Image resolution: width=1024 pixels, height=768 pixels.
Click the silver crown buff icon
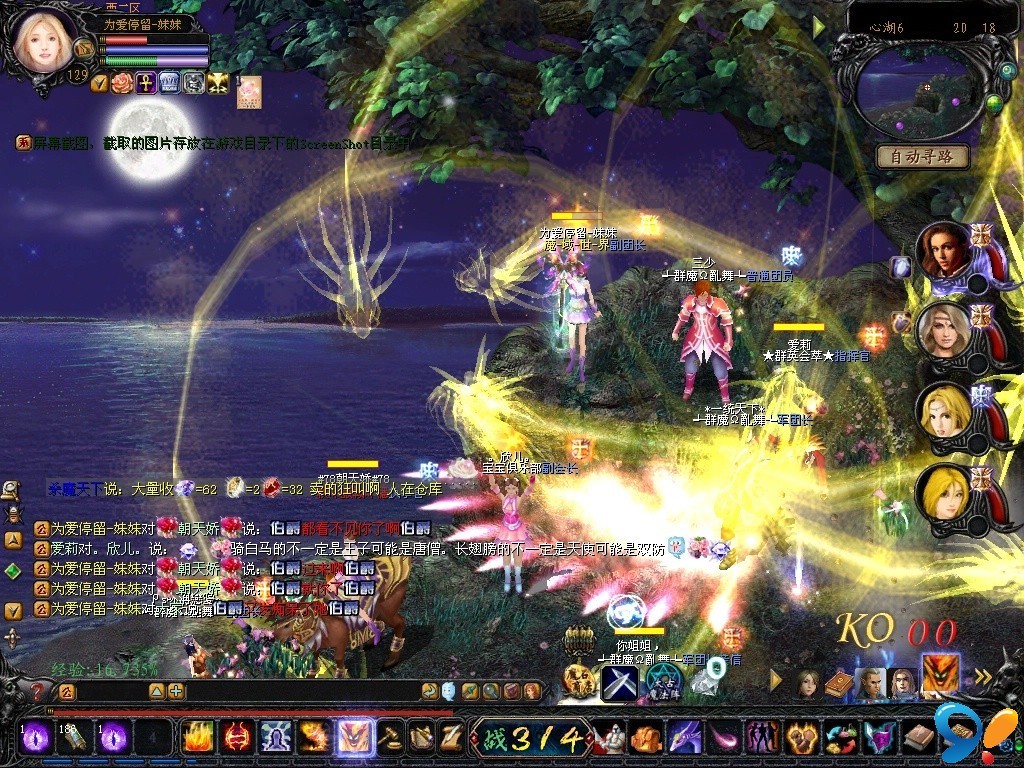[x=169, y=83]
